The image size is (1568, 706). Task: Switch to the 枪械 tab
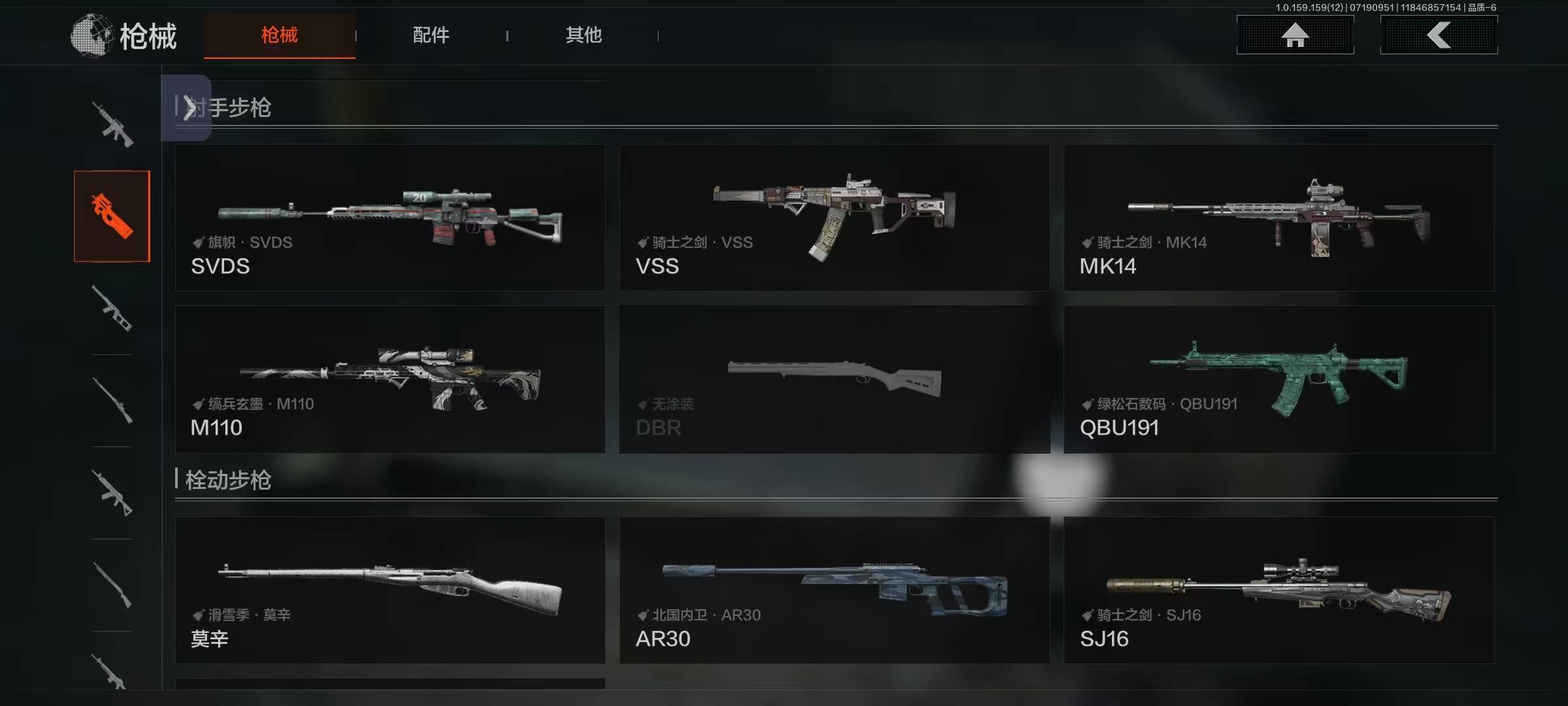pos(280,35)
